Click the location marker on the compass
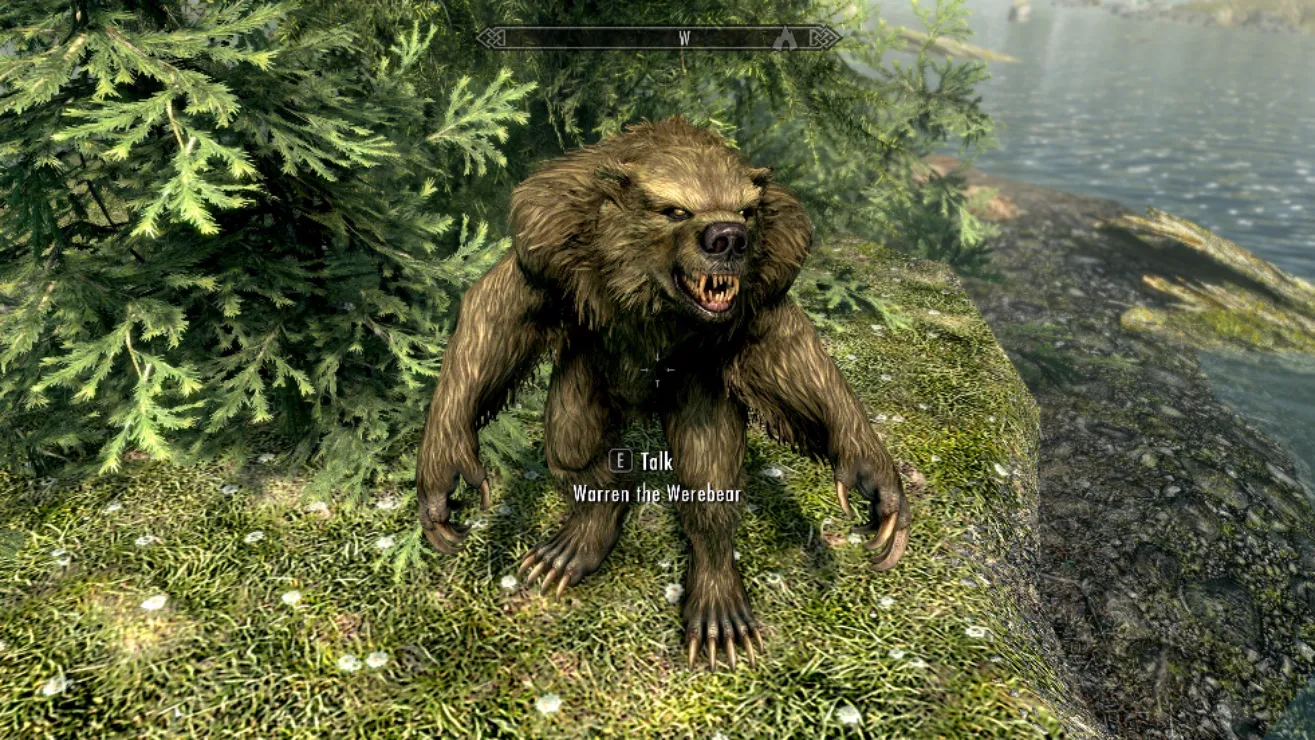 coord(786,38)
